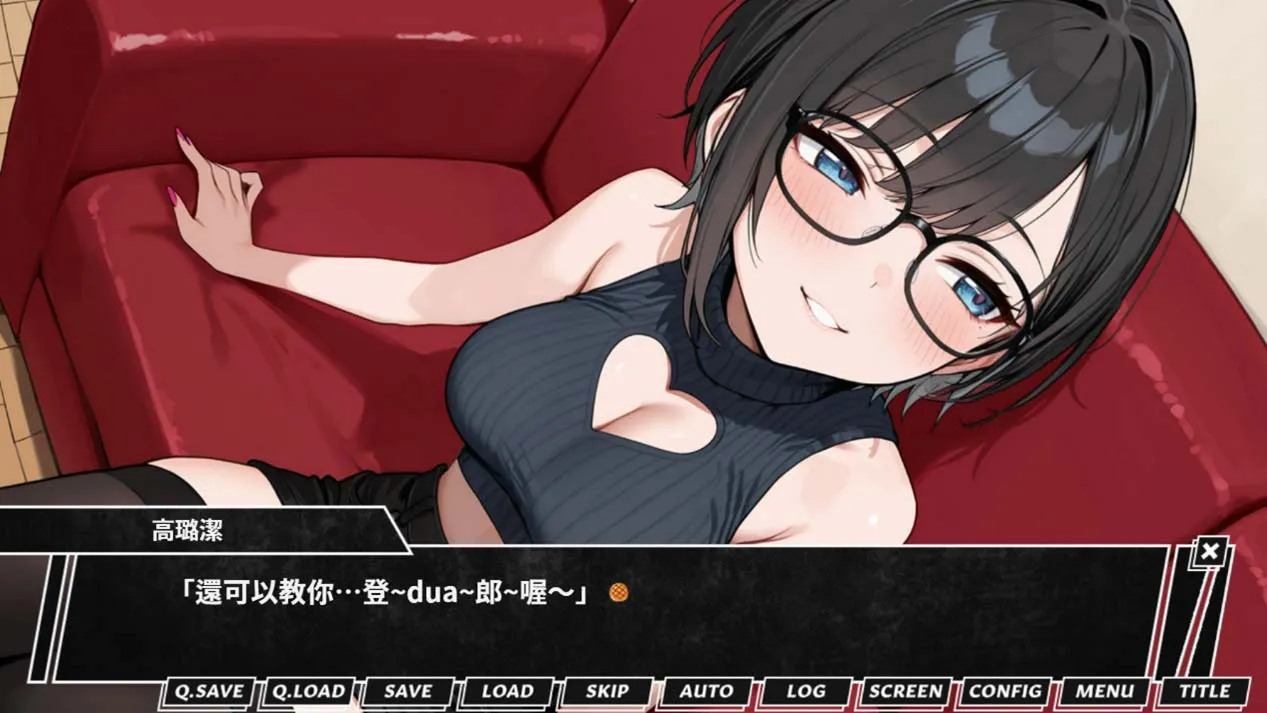Viewport: 1267px width, 713px height.
Task: Click the Q.SAVE quick save button
Action: coord(209,691)
